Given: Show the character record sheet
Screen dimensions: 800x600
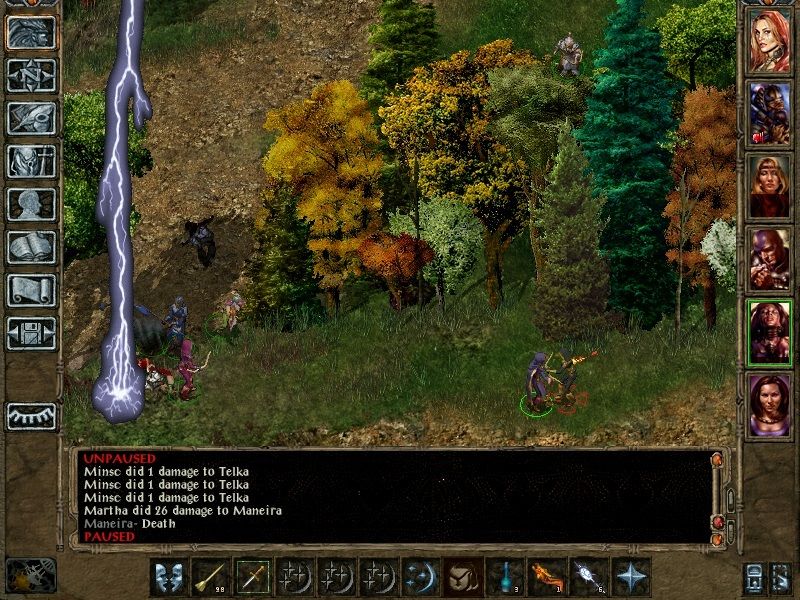Looking at the screenshot, I should [x=31, y=205].
